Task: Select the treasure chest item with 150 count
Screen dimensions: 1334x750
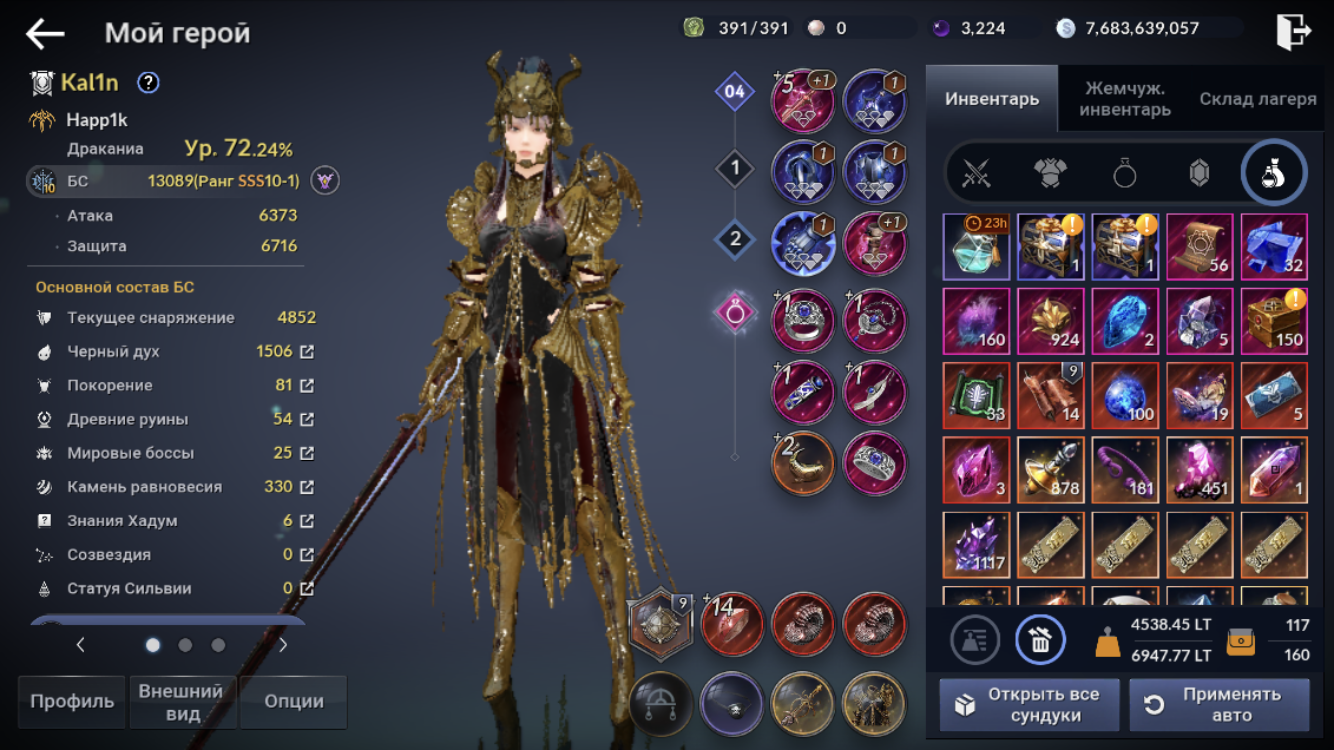Action: [1274, 321]
